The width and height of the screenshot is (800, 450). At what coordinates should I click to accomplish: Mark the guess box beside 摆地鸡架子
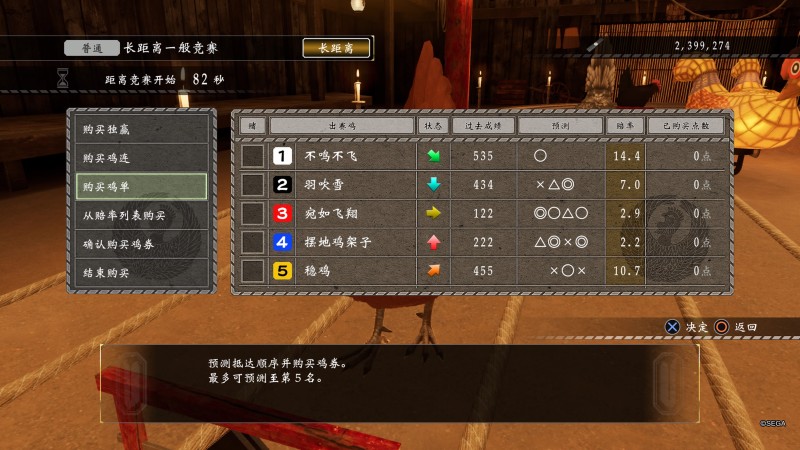tap(253, 242)
